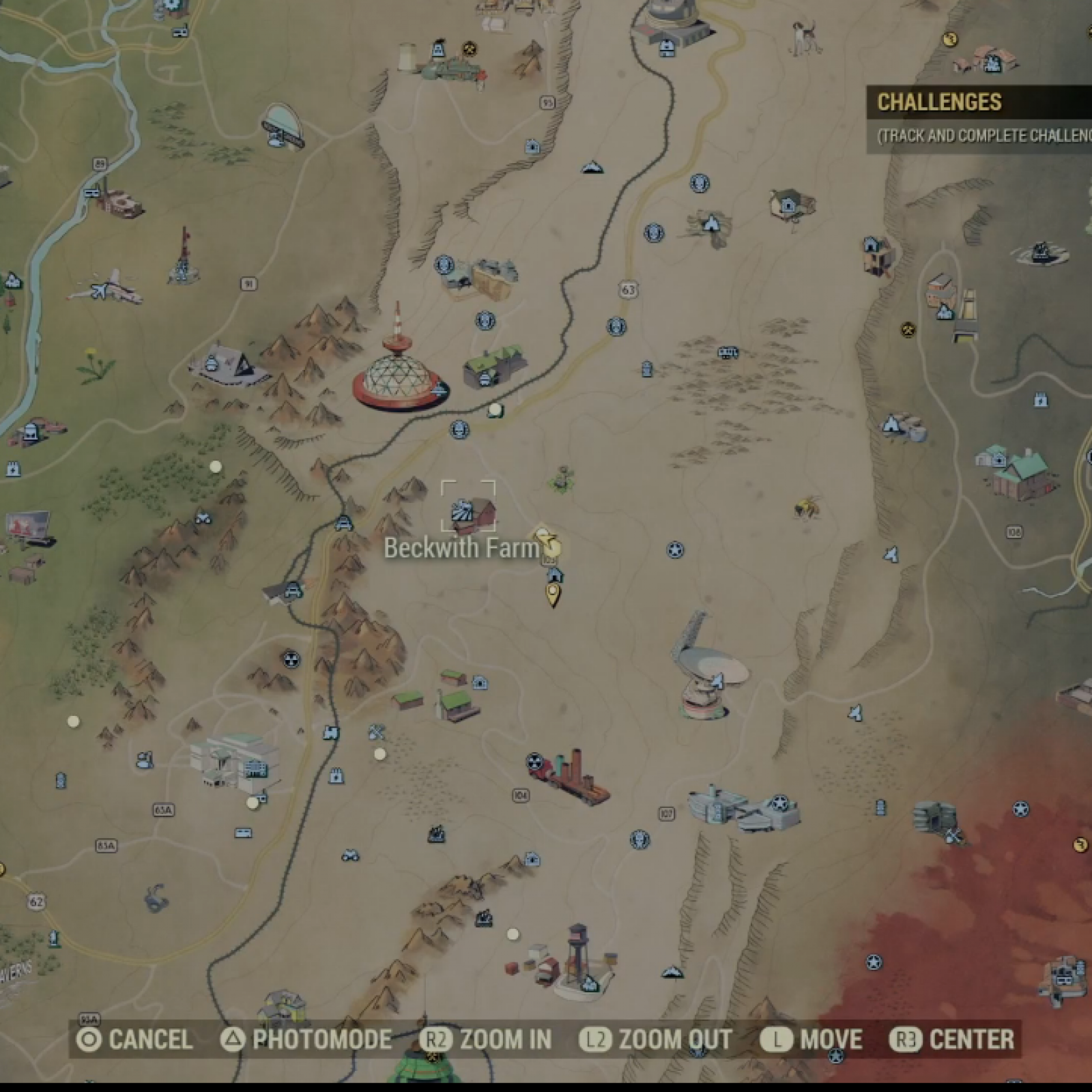
Task: Choose the flying-saucer-shaped building marker
Action: point(282,127)
